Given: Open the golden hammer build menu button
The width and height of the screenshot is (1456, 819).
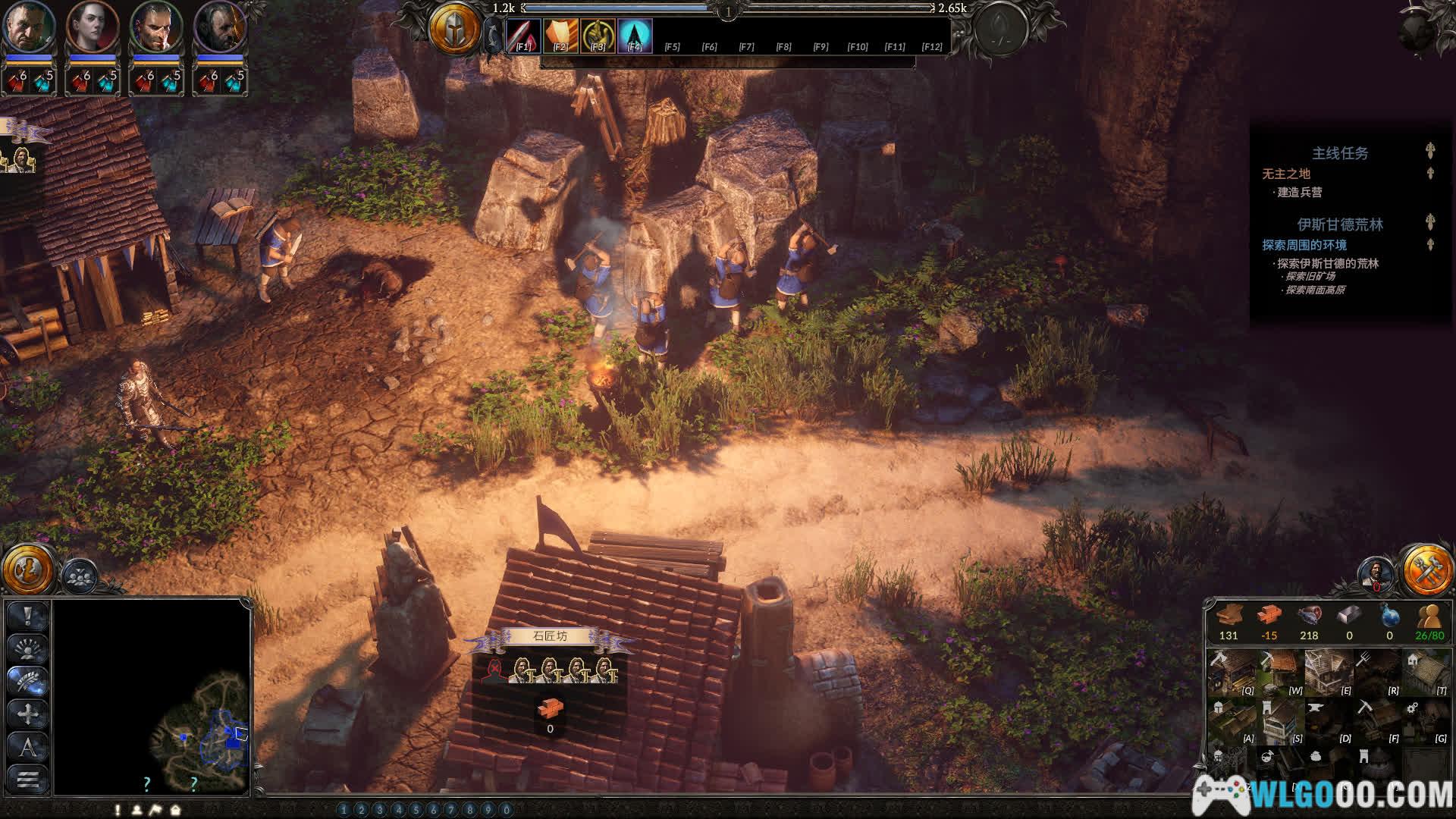Looking at the screenshot, I should click(1426, 570).
